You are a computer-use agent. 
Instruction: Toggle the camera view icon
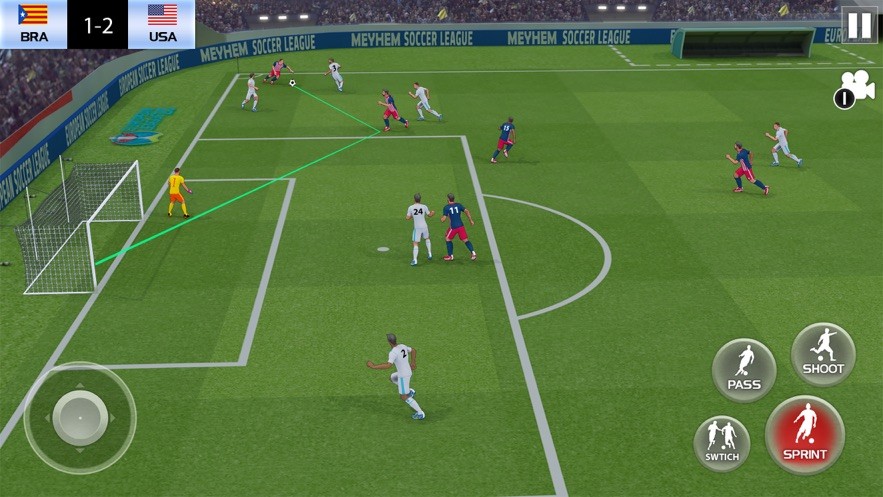coord(855,88)
